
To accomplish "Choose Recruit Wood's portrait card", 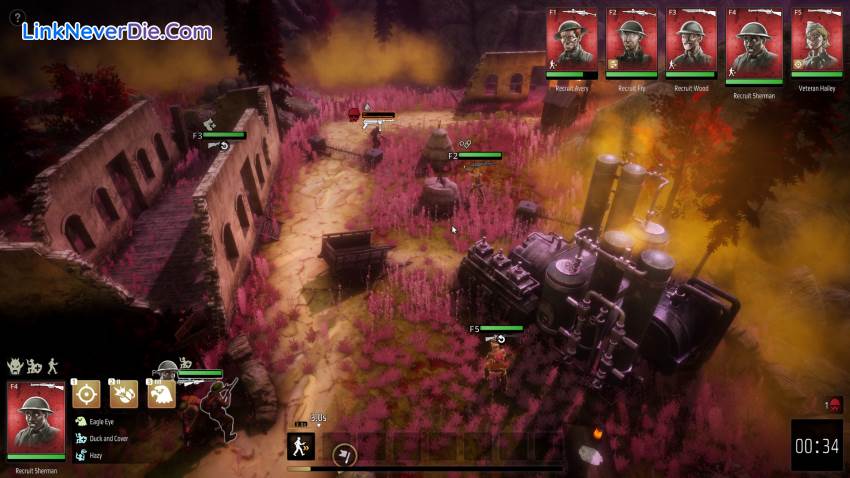I will [692, 41].
